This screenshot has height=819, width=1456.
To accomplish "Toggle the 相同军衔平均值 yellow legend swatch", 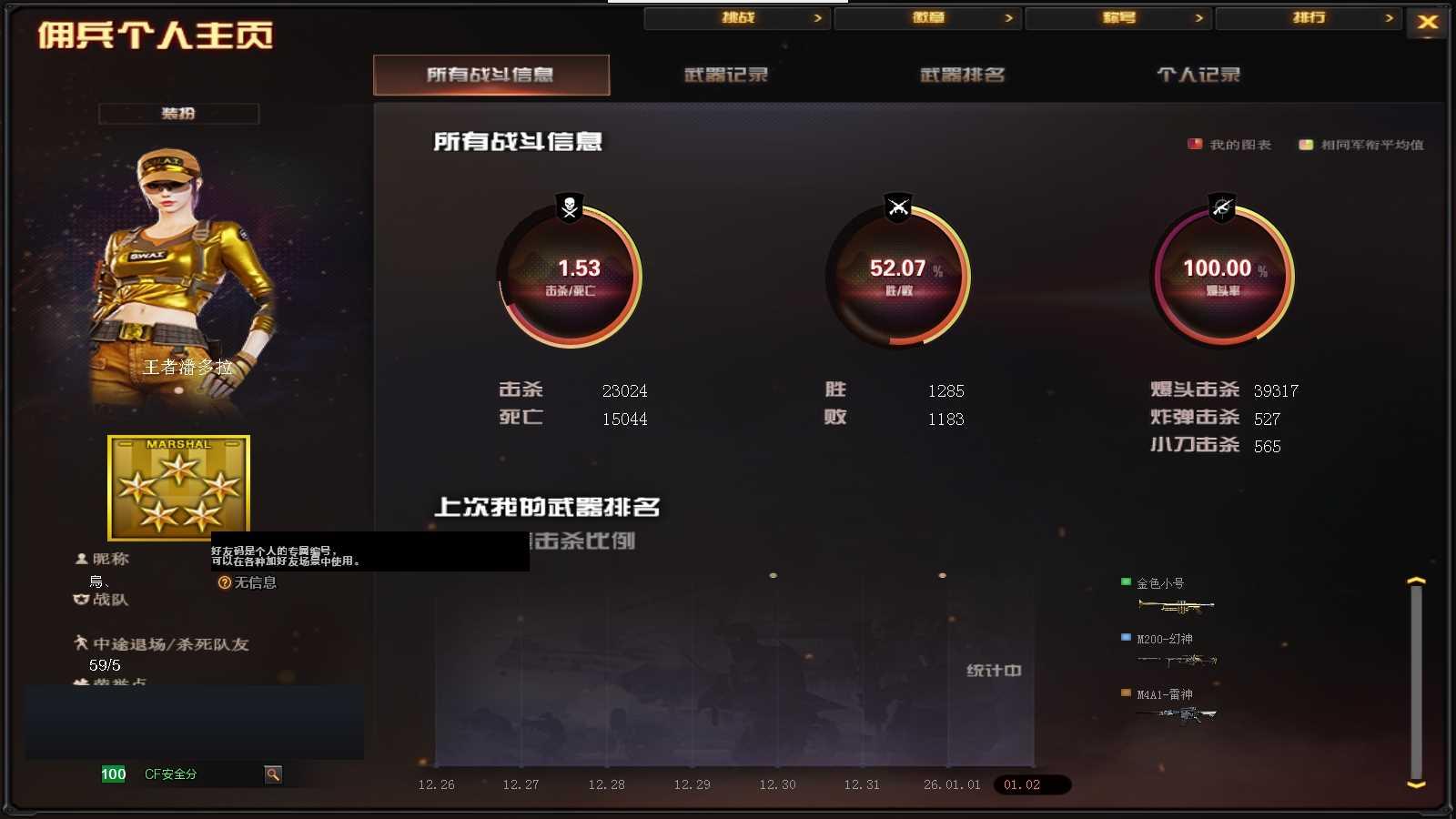I will pos(1308,144).
